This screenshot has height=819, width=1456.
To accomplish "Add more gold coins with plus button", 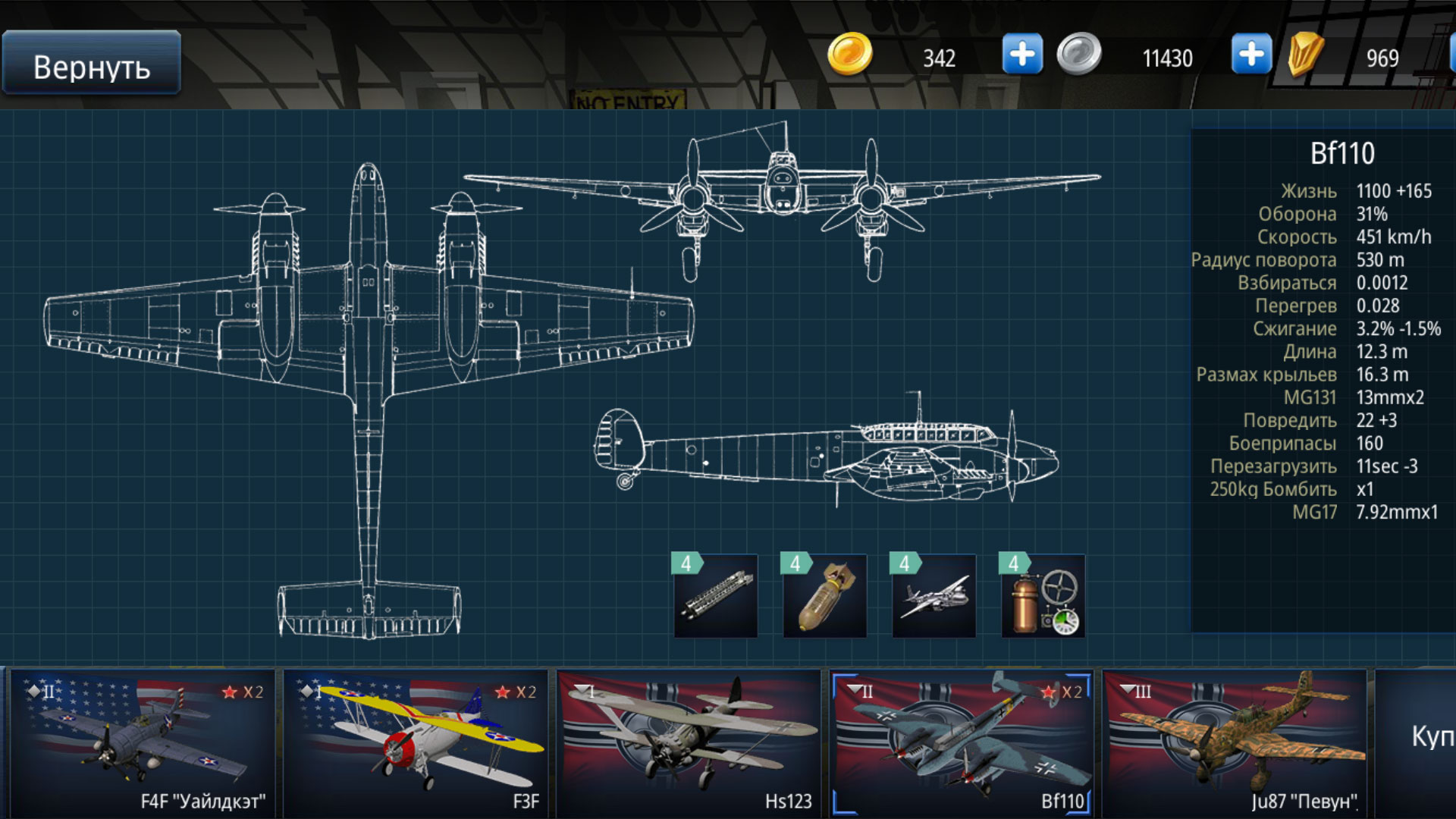I will [x=1021, y=55].
